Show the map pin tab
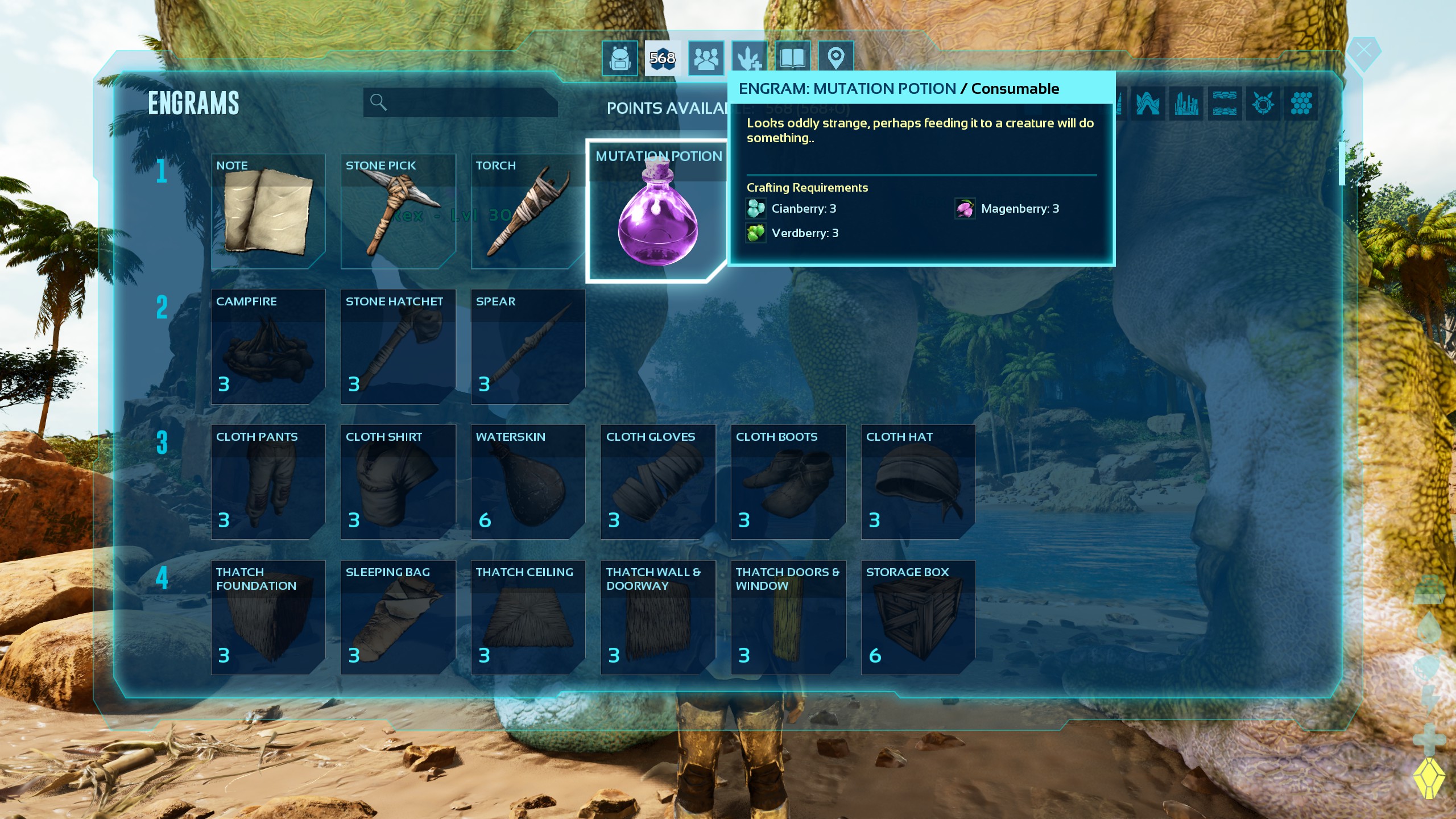Viewport: 1456px width, 819px height. [x=835, y=58]
